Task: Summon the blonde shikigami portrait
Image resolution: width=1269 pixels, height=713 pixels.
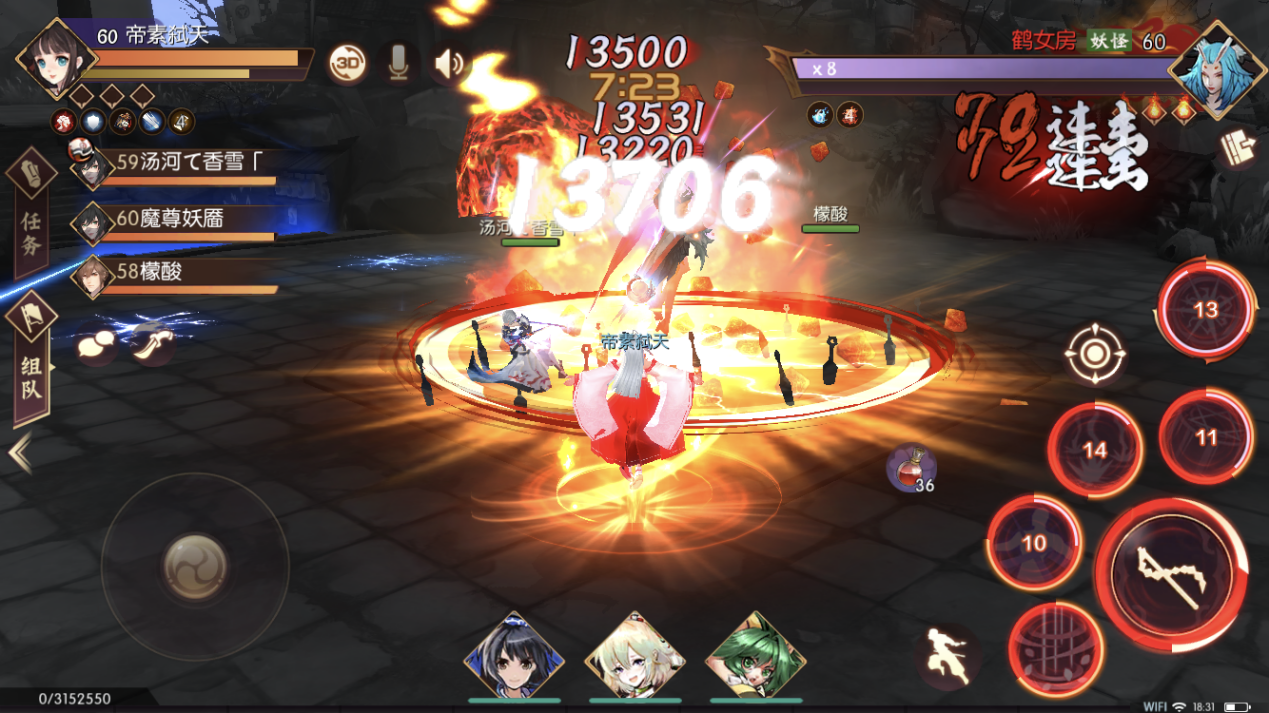Action: pos(635,658)
